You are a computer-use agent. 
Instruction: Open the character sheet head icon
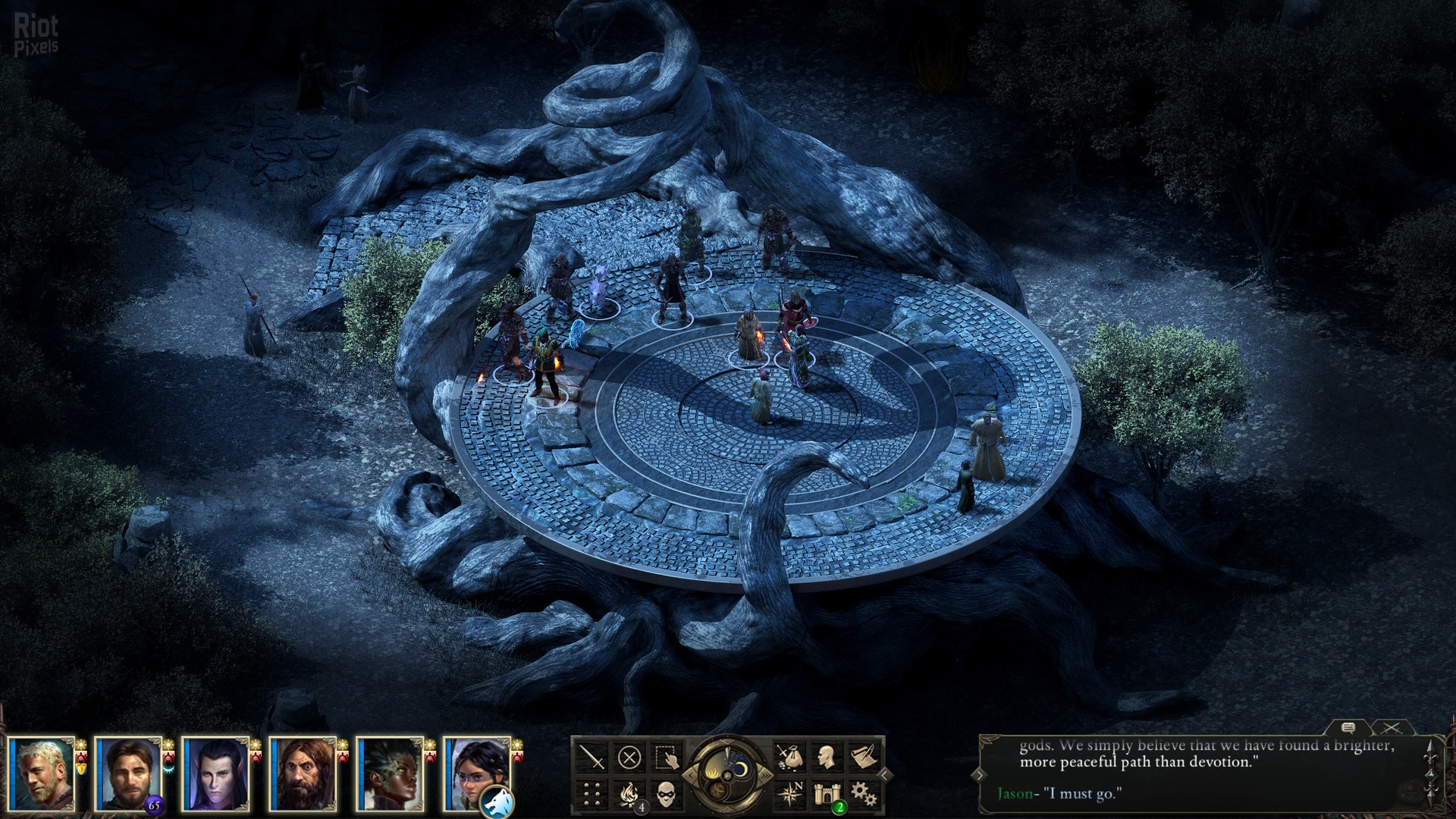[827, 757]
